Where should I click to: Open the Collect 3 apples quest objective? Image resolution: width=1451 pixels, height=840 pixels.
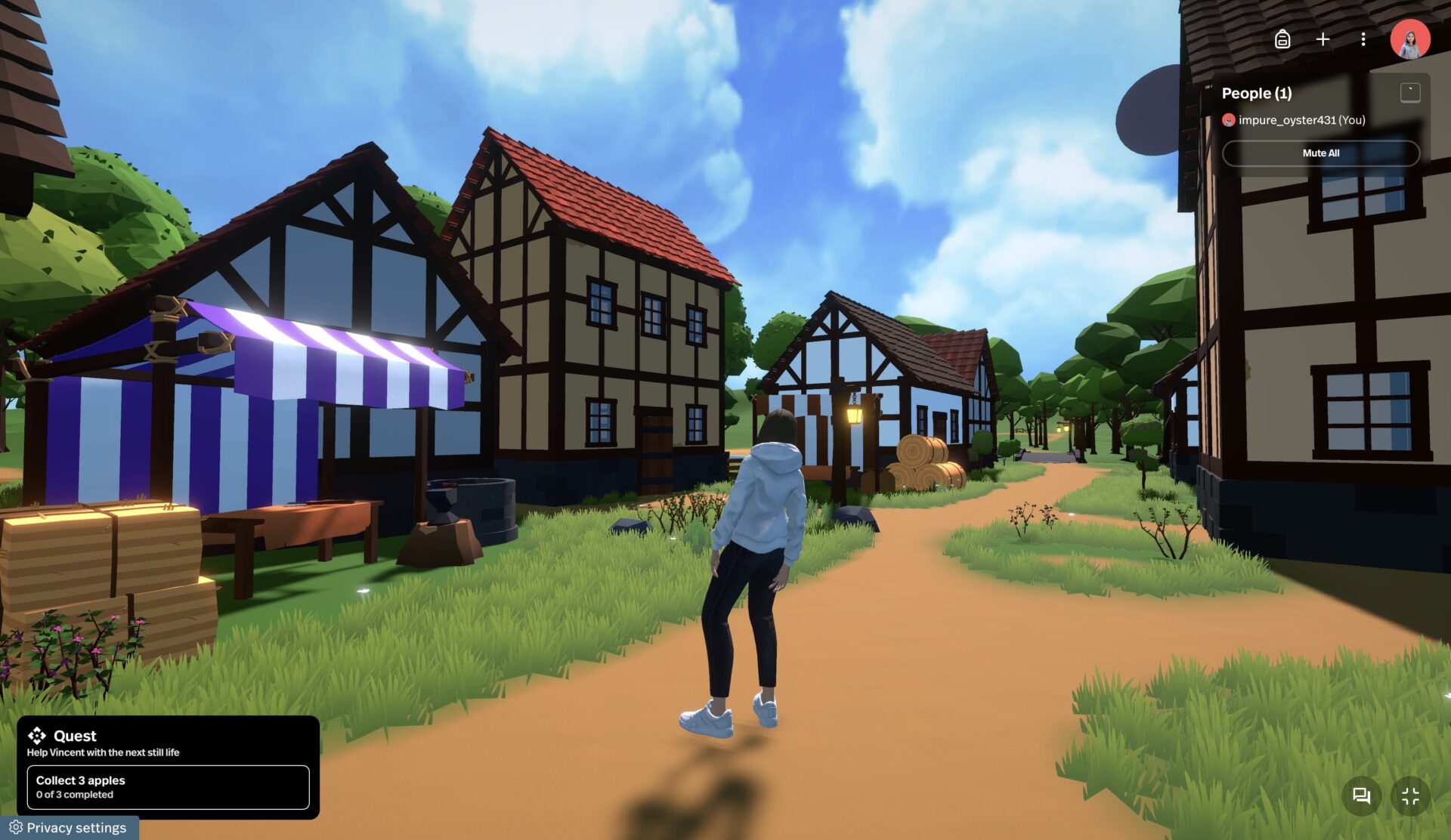tap(168, 787)
